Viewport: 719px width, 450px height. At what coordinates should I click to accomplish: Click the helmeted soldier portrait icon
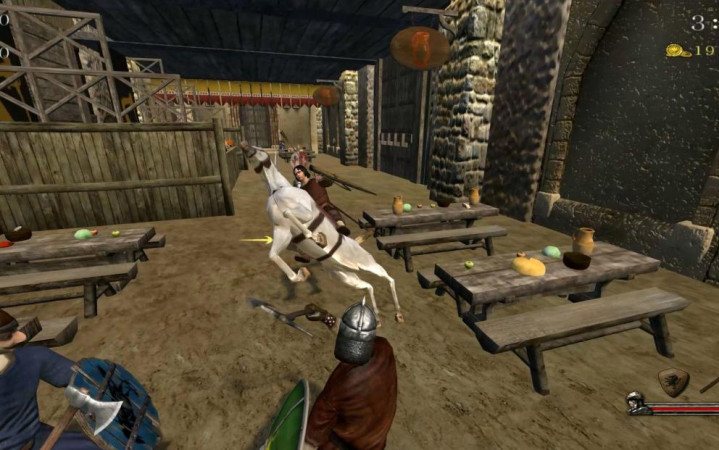click(x=635, y=404)
